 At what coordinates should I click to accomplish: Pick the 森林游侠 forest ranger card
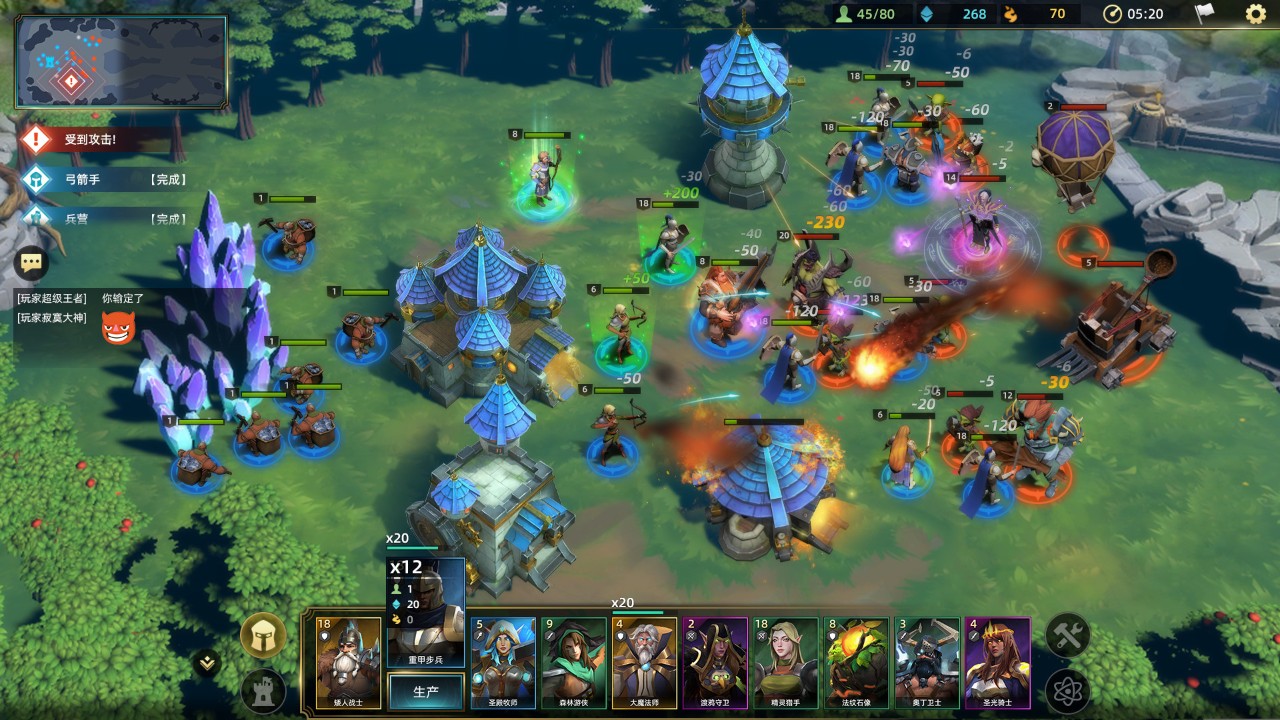[x=574, y=663]
